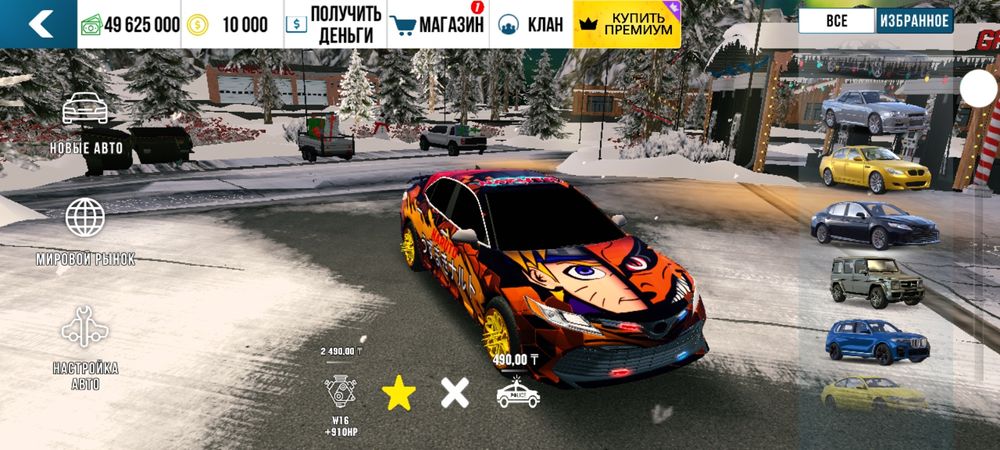Select the gold sedan thumbnail
The height and width of the screenshot is (450, 1000).
[874, 169]
